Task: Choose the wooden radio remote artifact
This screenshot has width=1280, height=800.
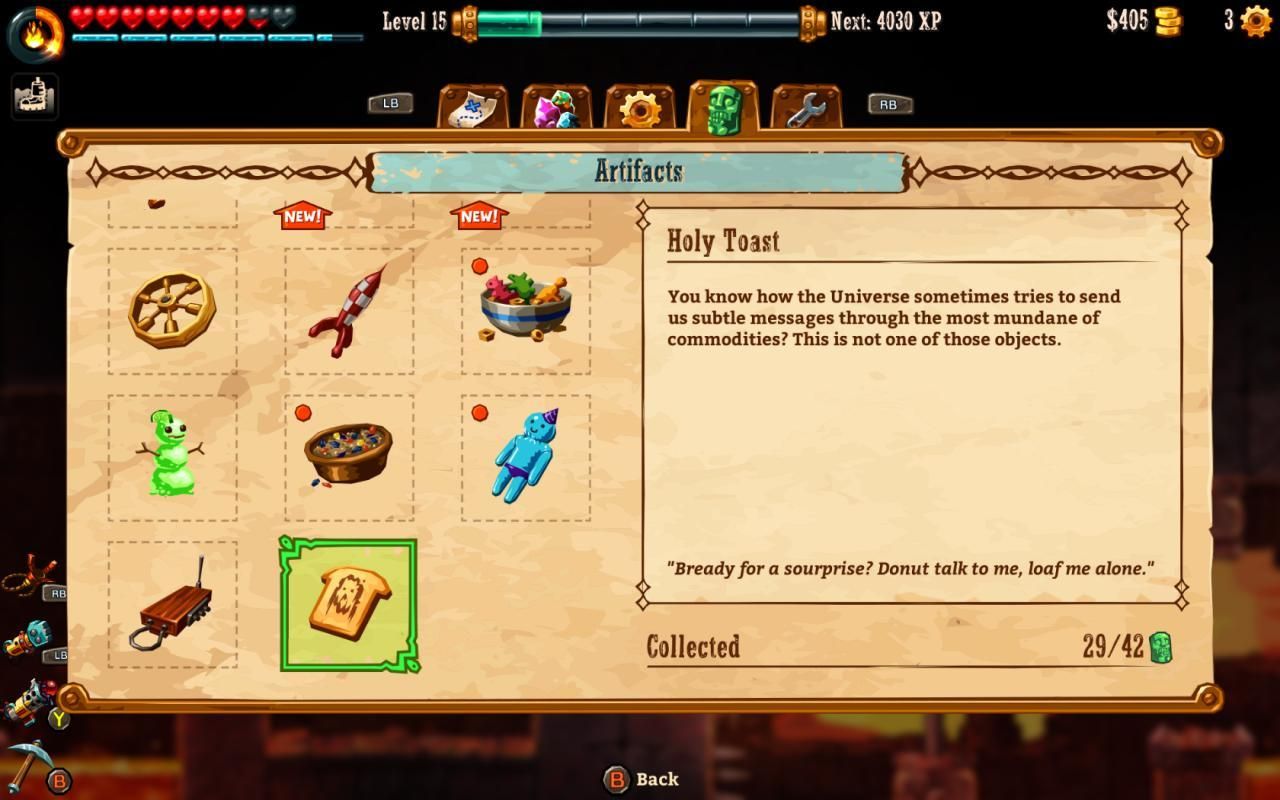Action: click(172, 604)
